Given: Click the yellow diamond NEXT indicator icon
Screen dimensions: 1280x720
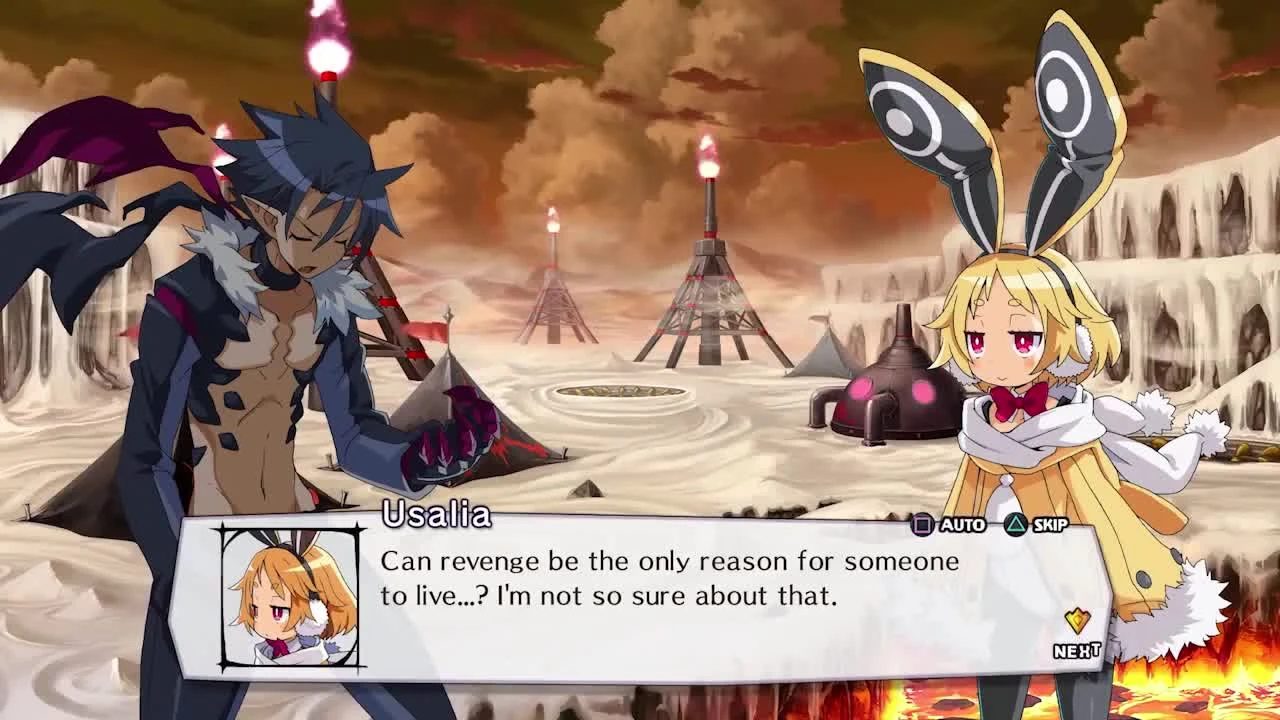Looking at the screenshot, I should tap(1077, 621).
